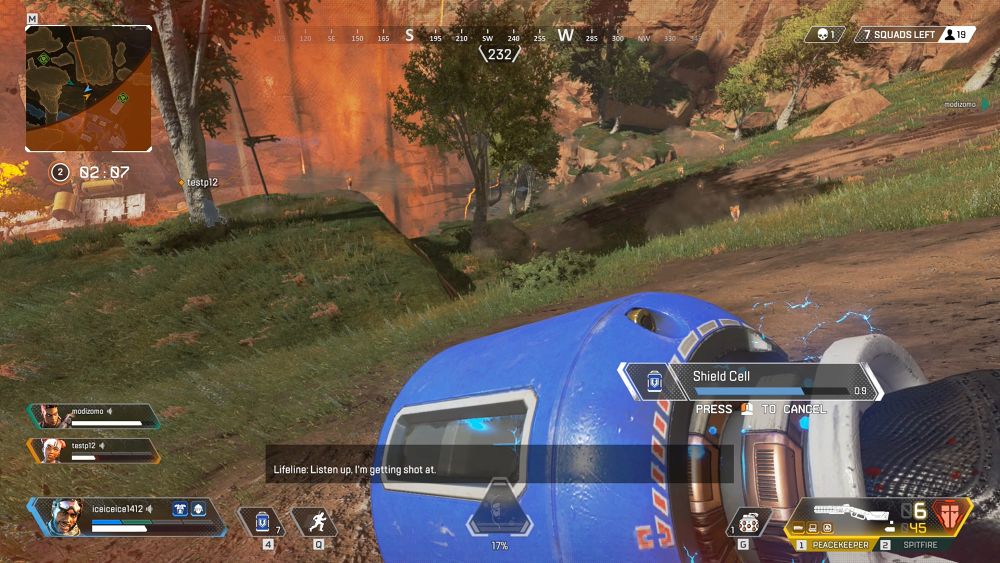The width and height of the screenshot is (1000, 563).
Task: Select teammate testp12's squad banner
Action: (93, 451)
